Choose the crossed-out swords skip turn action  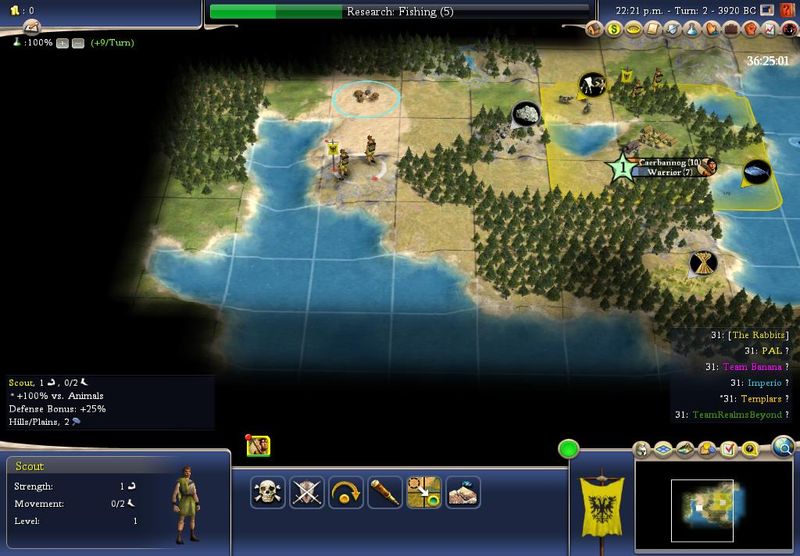pyautogui.click(x=306, y=492)
